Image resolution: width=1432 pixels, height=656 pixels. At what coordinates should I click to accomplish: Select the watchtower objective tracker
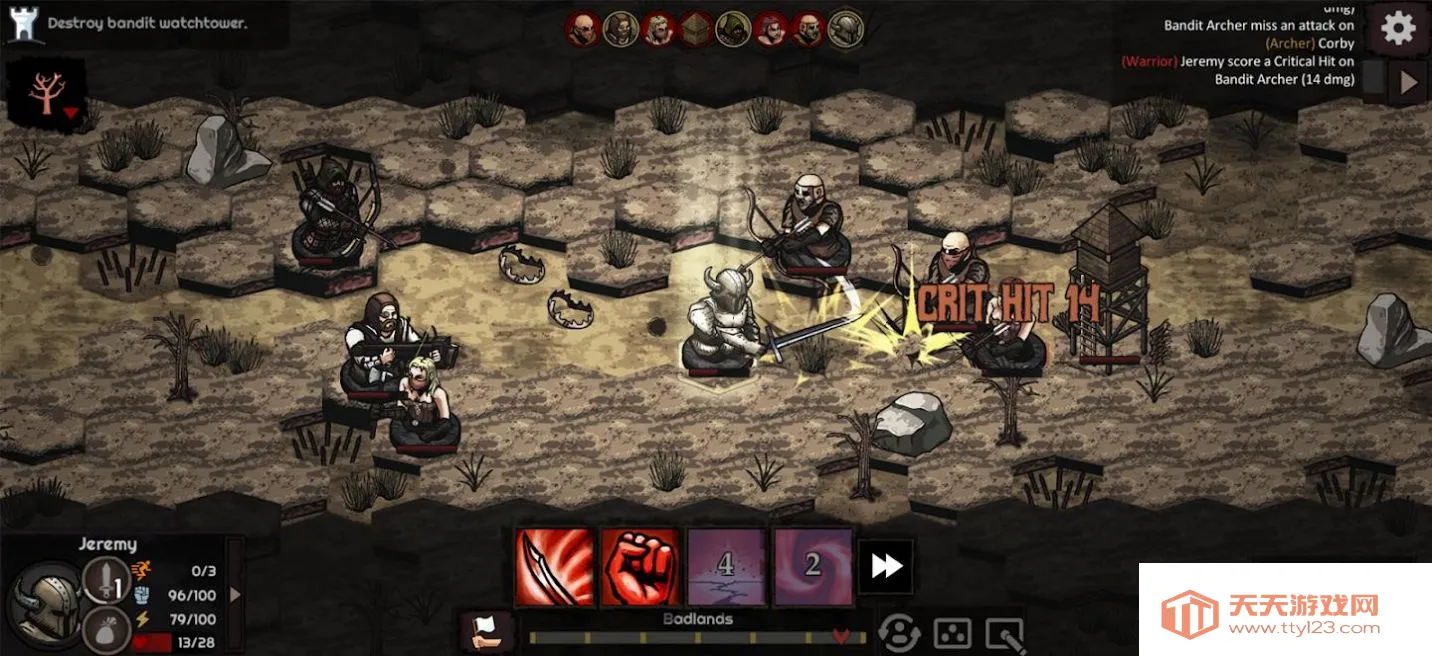[x=22, y=23]
